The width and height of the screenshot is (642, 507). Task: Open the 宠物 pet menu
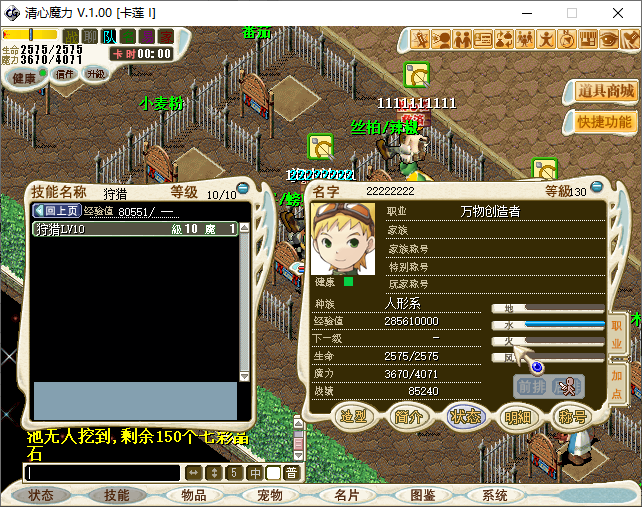pyautogui.click(x=270, y=495)
